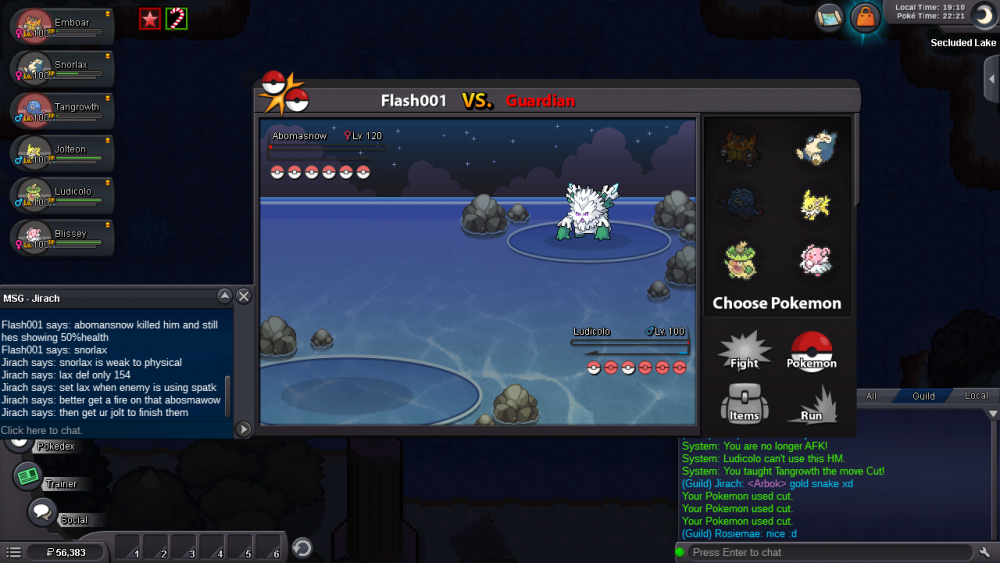Run away from the battle

click(811, 403)
